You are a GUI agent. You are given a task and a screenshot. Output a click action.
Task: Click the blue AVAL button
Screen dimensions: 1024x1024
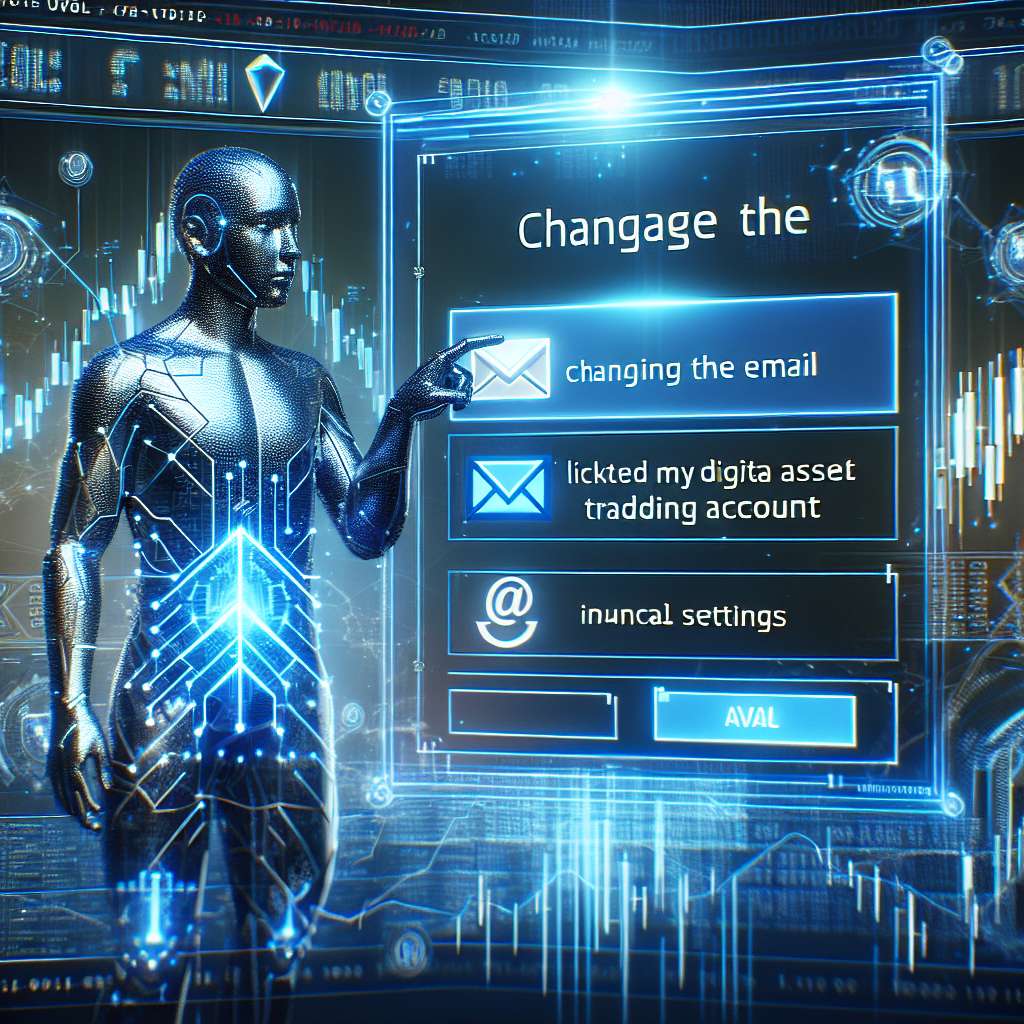754,716
